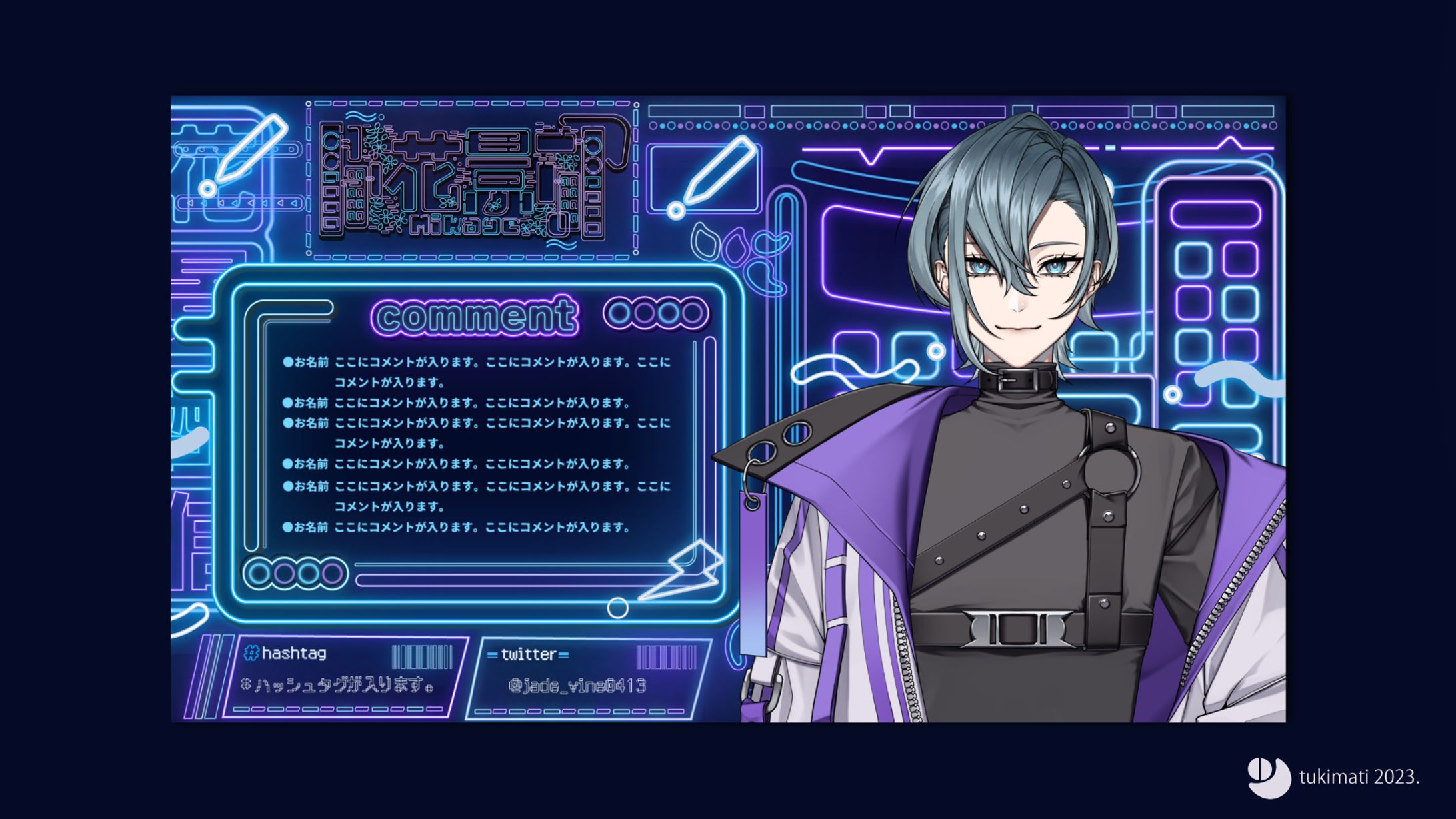1456x819 pixels.
Task: Click the comment chat panel
Action: pyautogui.click(x=476, y=444)
